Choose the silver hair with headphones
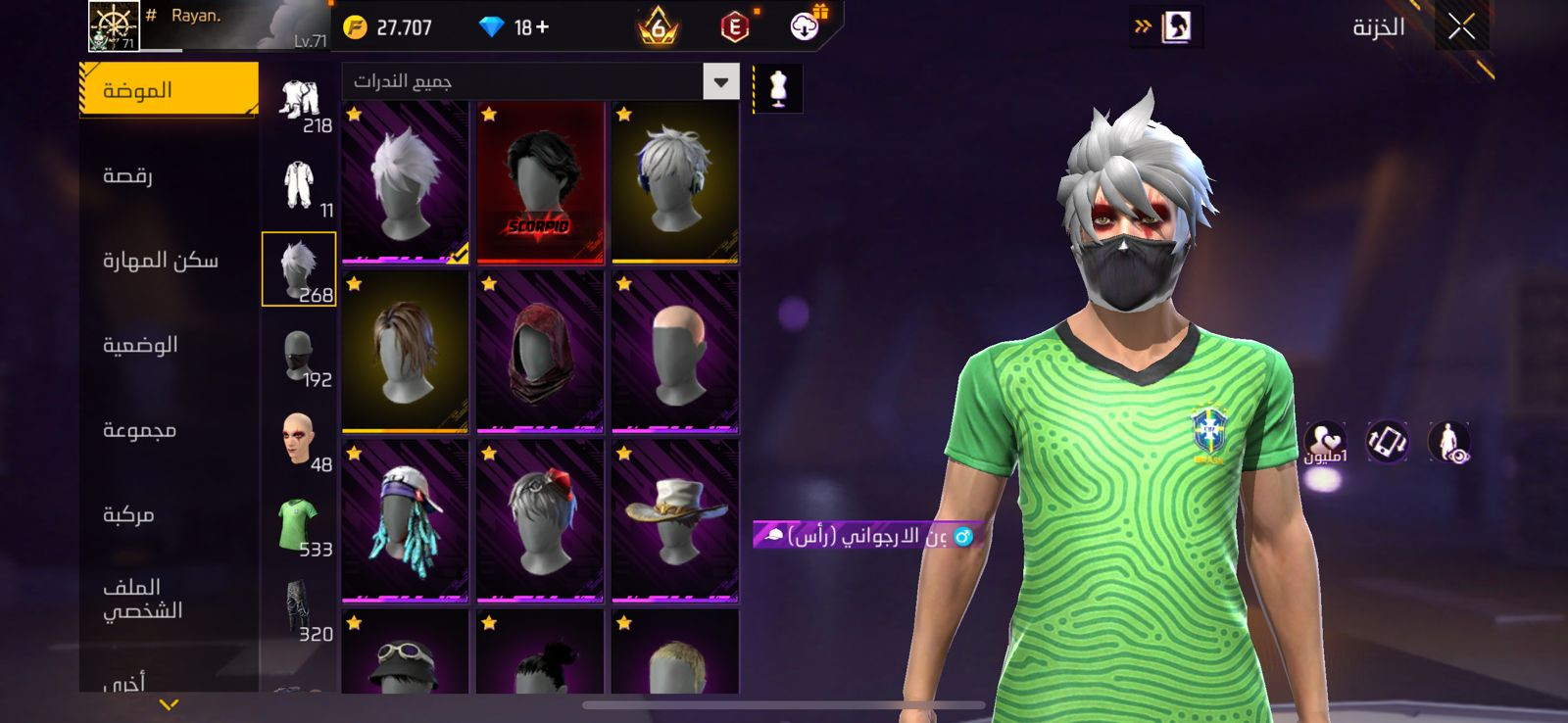Viewport: 1568px width, 723px height. (x=674, y=183)
